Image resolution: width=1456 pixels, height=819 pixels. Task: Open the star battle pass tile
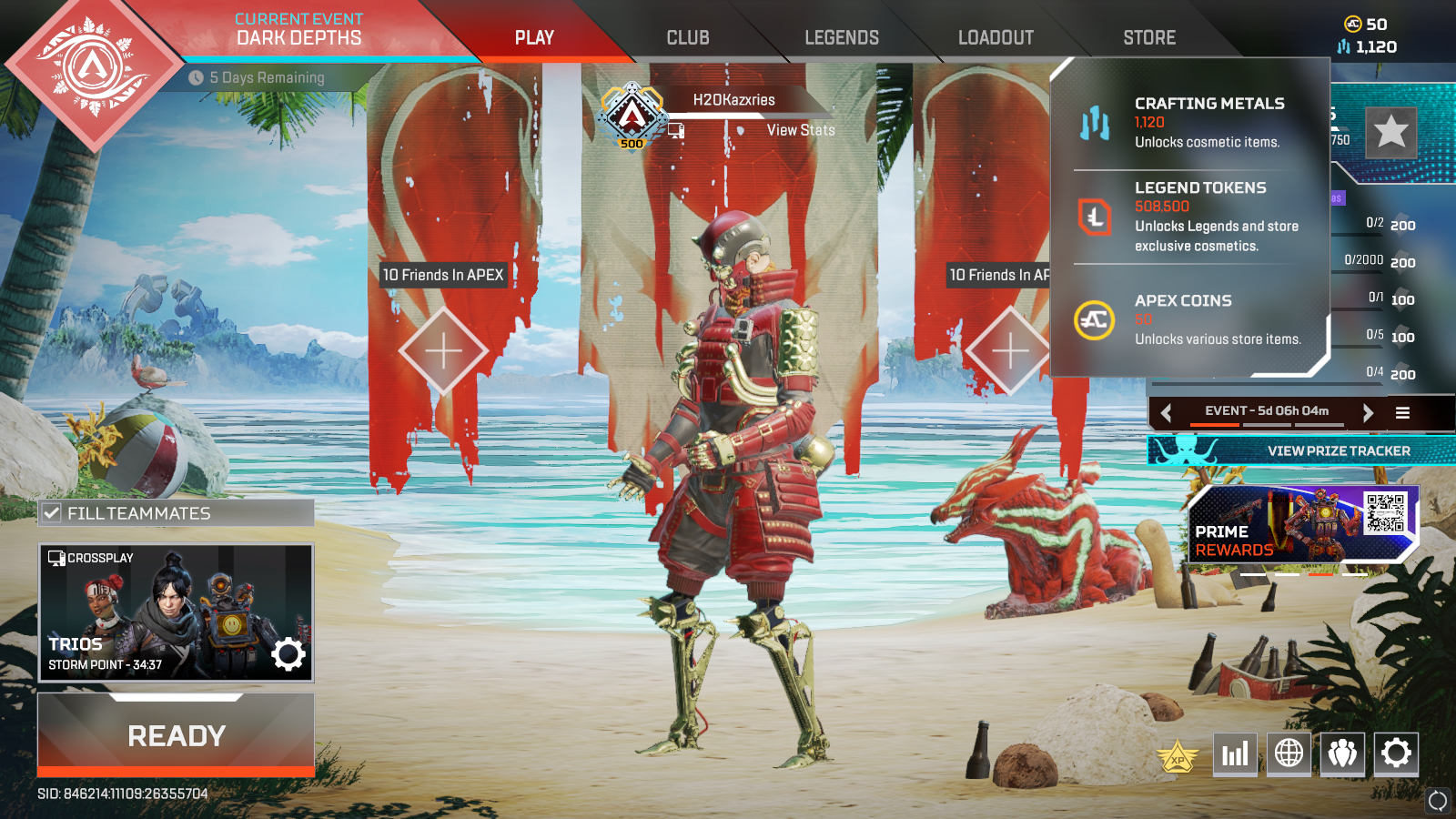1390,133
